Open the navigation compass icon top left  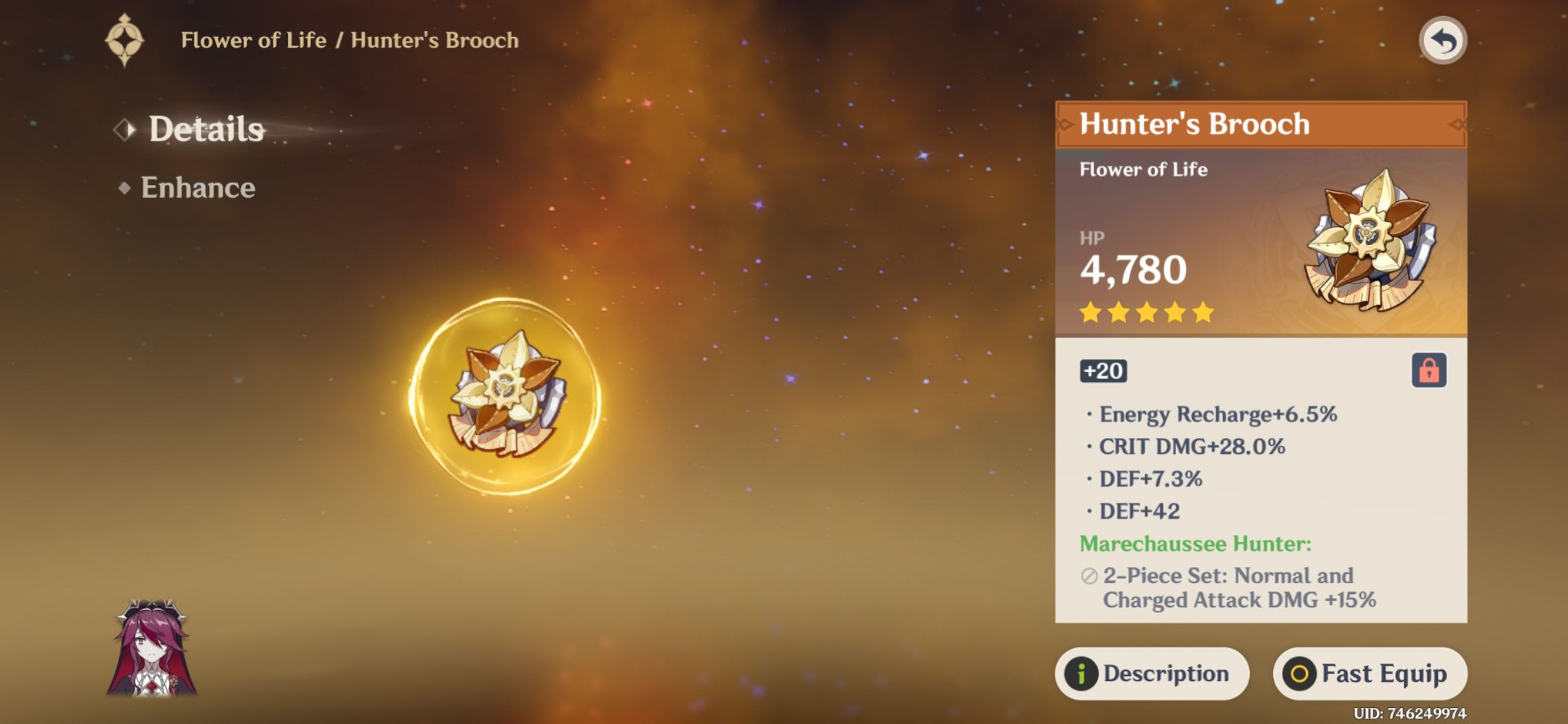pyautogui.click(x=125, y=40)
